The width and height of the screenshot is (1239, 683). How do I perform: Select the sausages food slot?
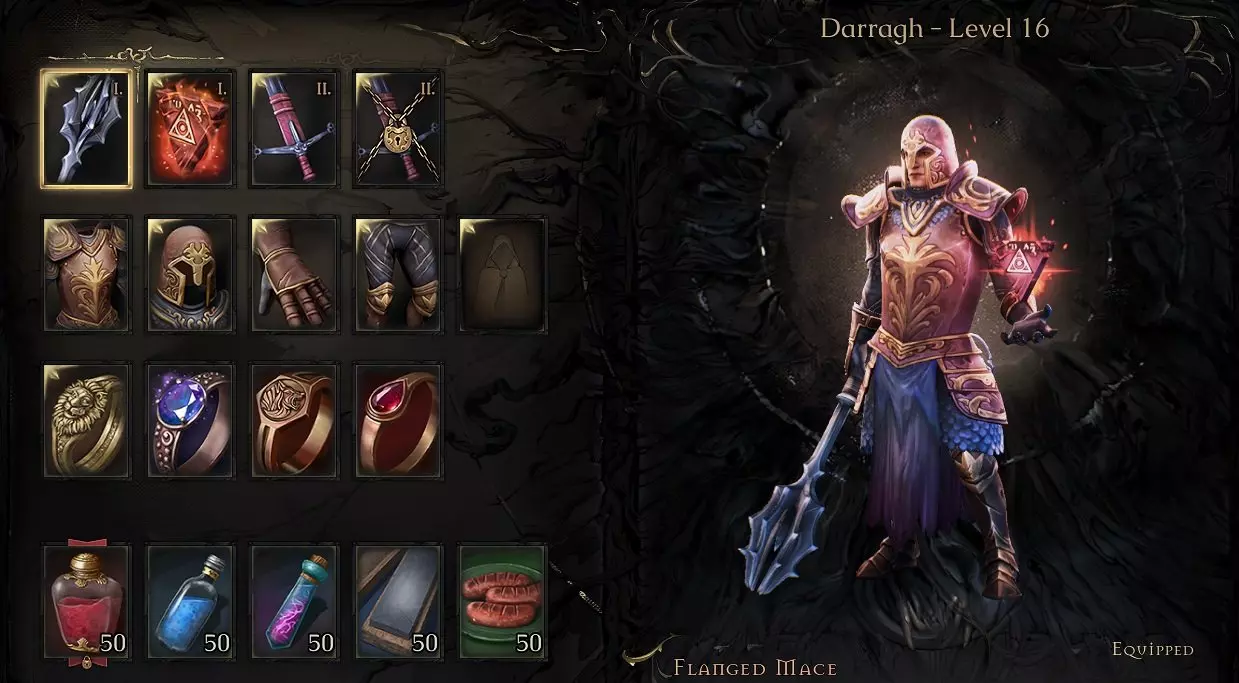pos(502,601)
